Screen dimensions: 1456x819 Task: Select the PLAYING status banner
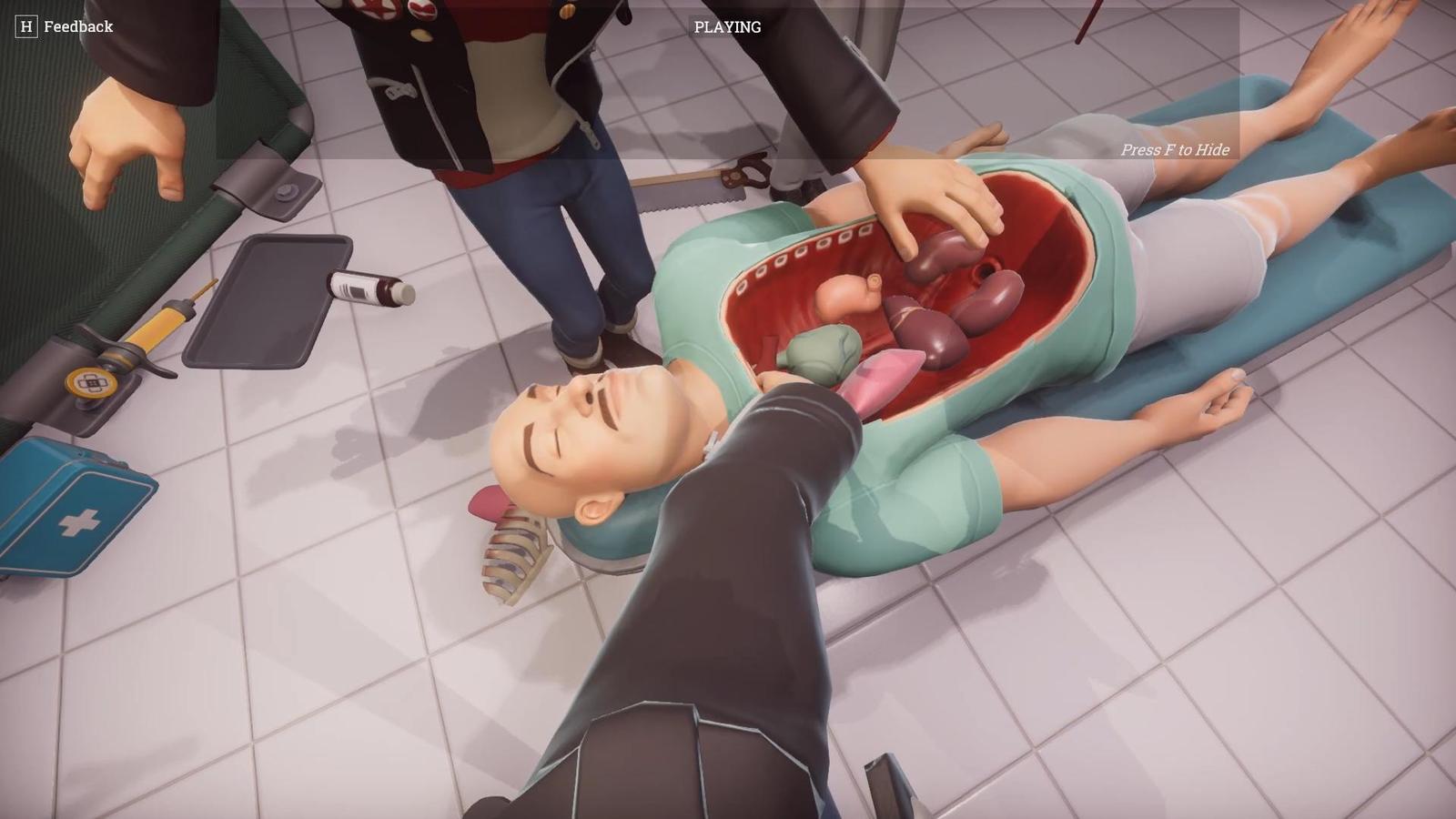coord(728,26)
